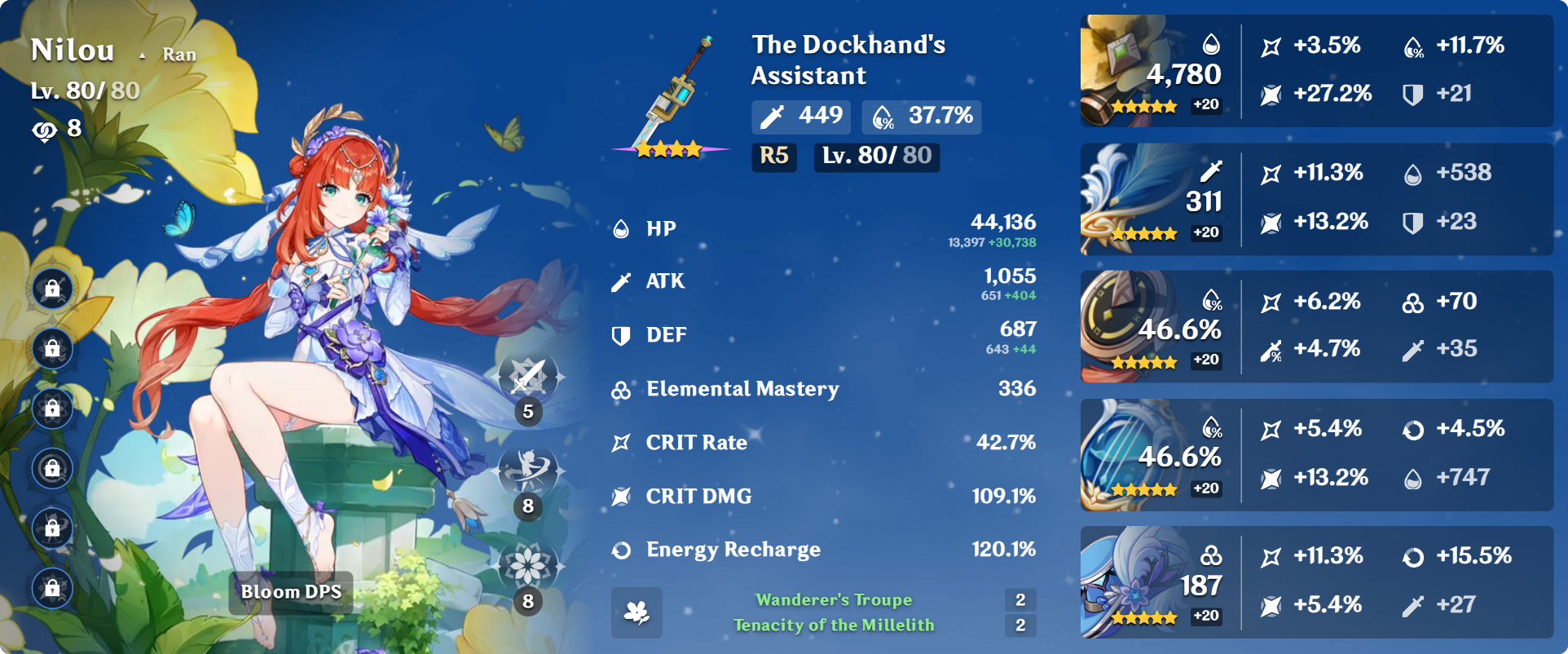The image size is (1568, 654).
Task: Click the Bloom DPS build label
Action: [291, 592]
